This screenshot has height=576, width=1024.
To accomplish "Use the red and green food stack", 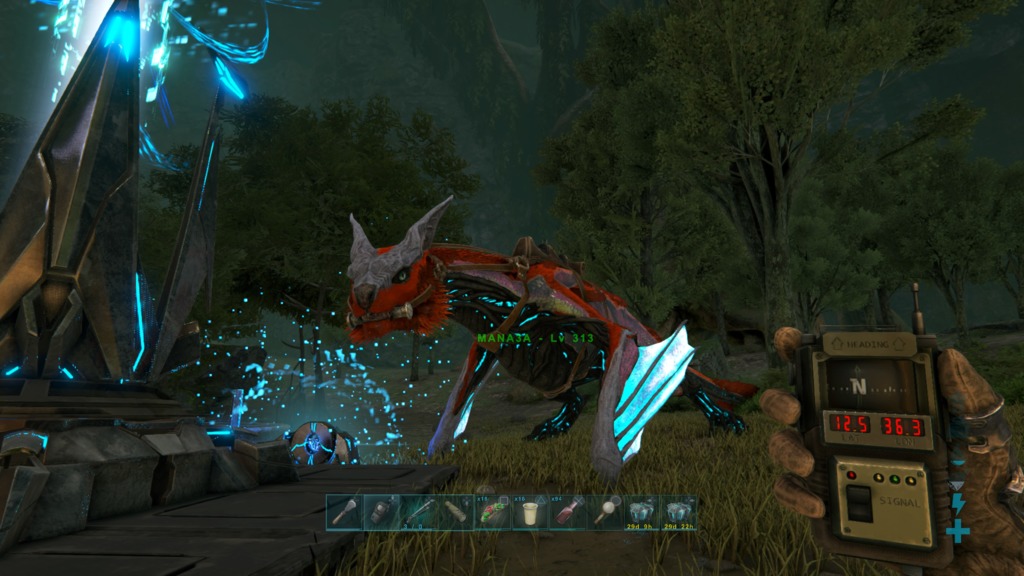I will 490,513.
